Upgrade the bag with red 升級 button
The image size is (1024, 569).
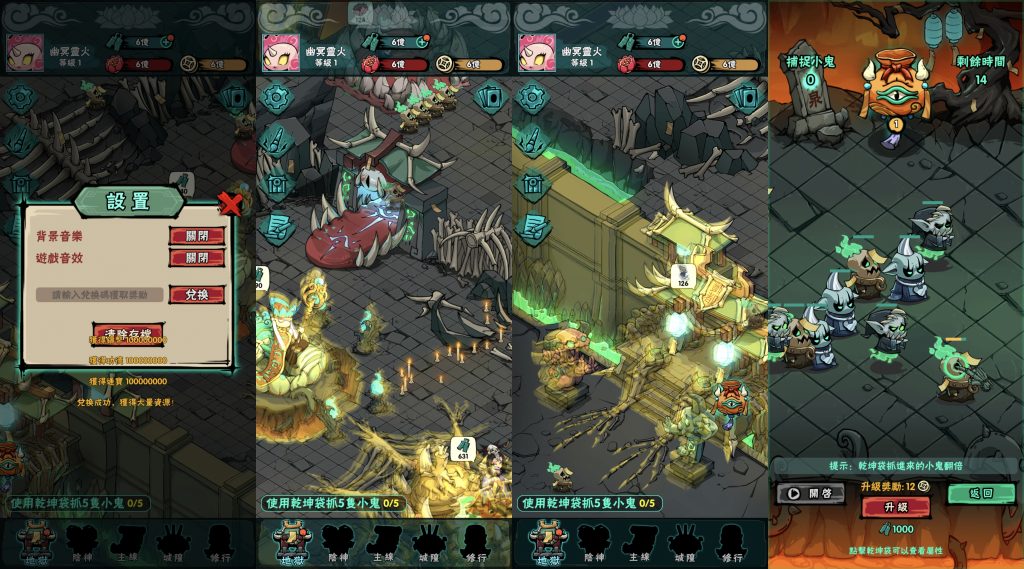tap(895, 507)
